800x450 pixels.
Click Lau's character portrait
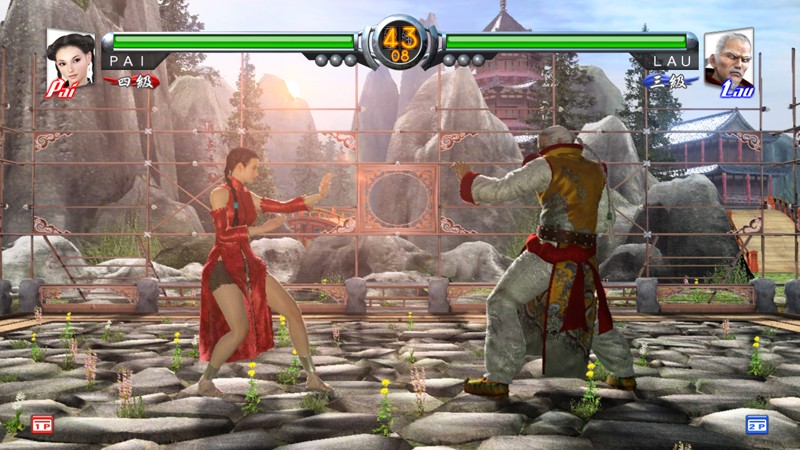pos(728,60)
